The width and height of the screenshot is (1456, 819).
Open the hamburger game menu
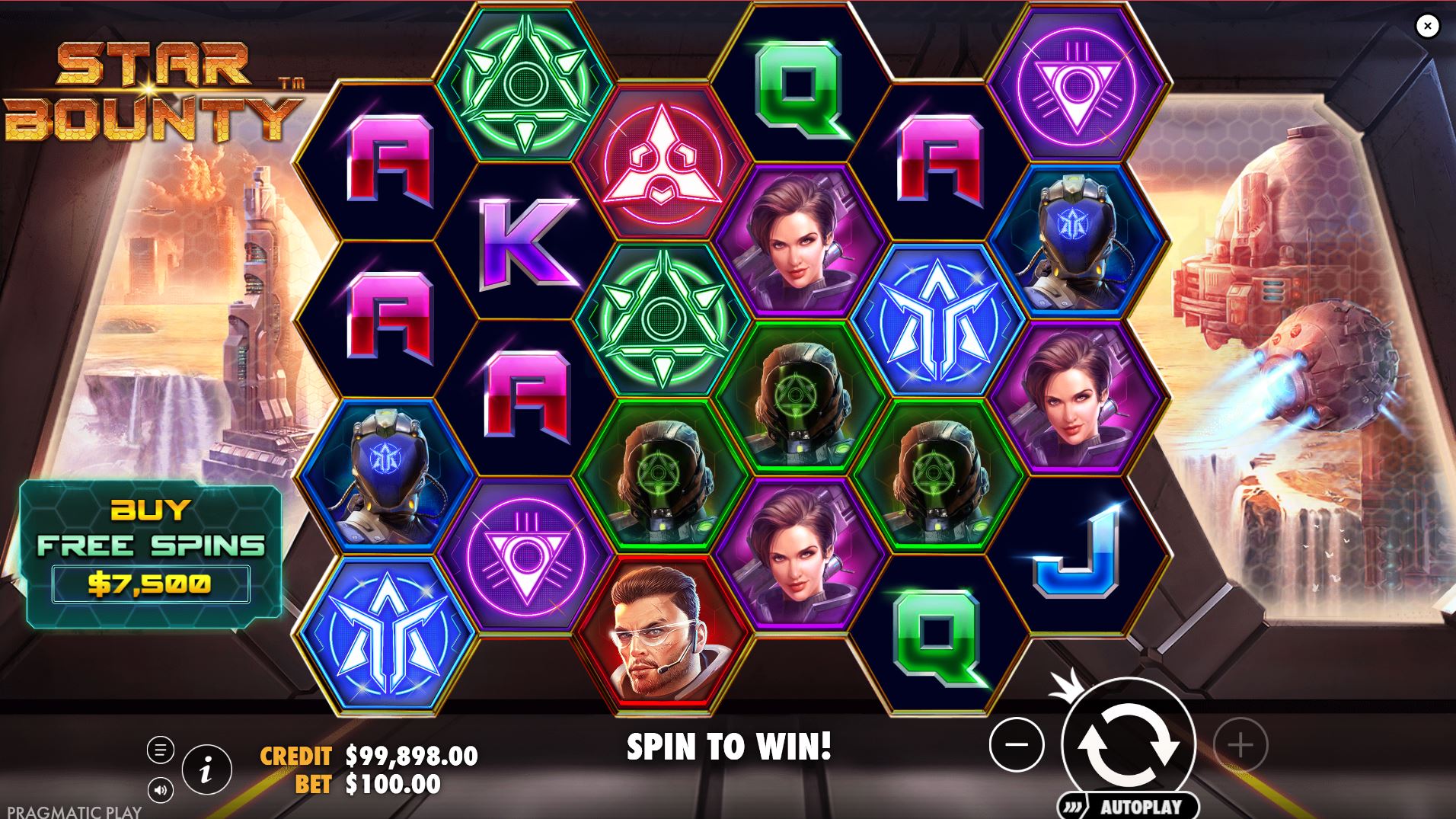coord(160,750)
